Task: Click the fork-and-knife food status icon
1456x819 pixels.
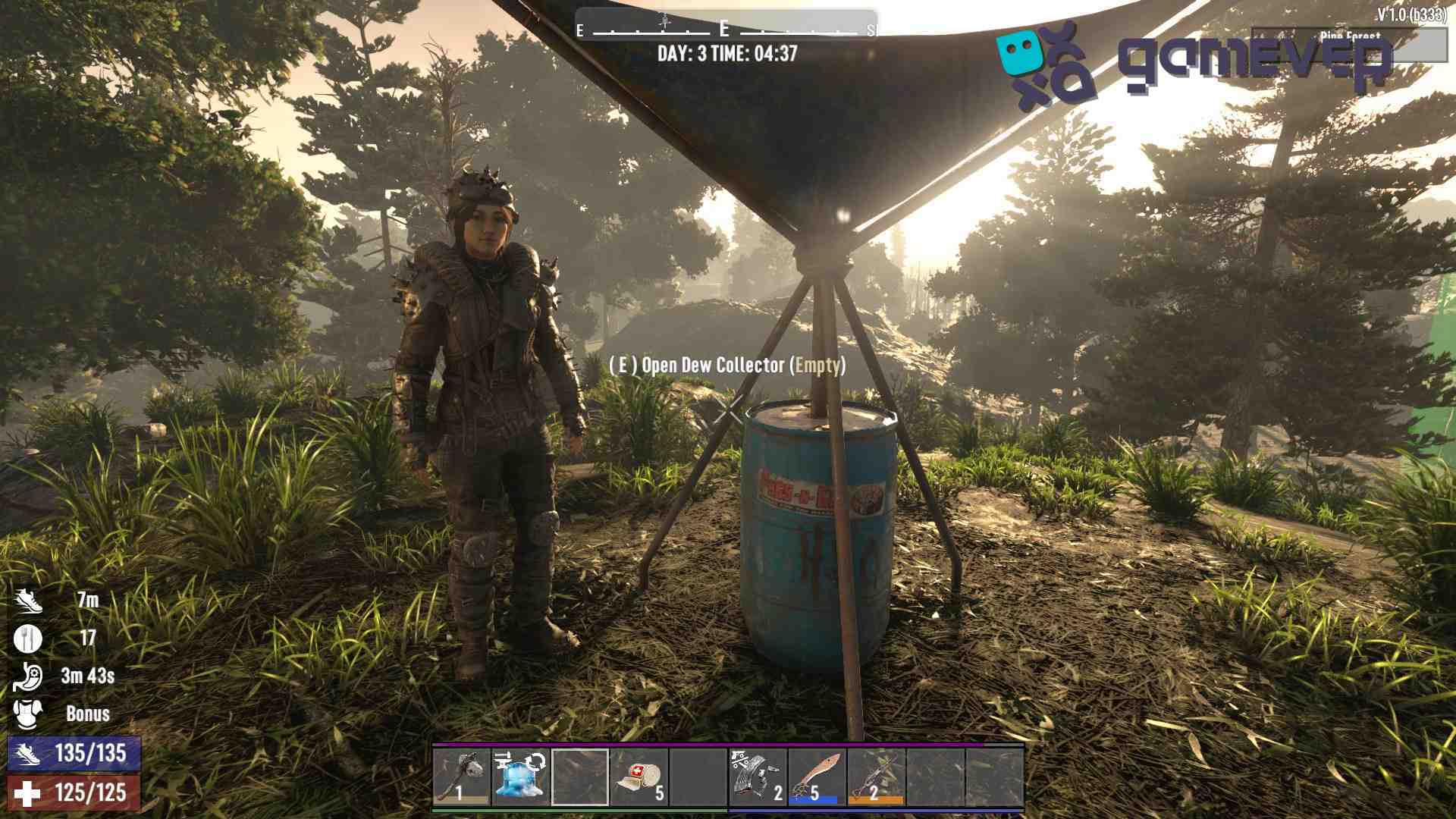Action: click(27, 637)
